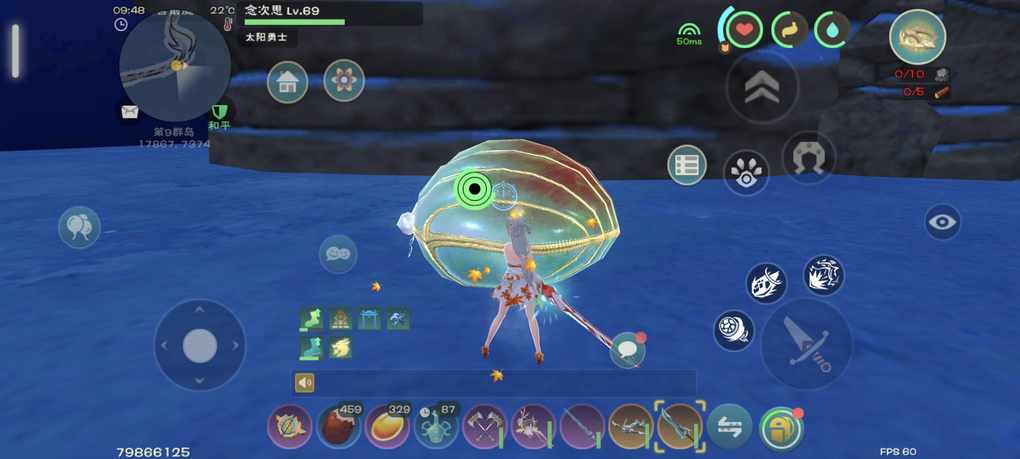This screenshot has height=459, width=1020.
Task: Open the flower emblem menu
Action: (344, 82)
